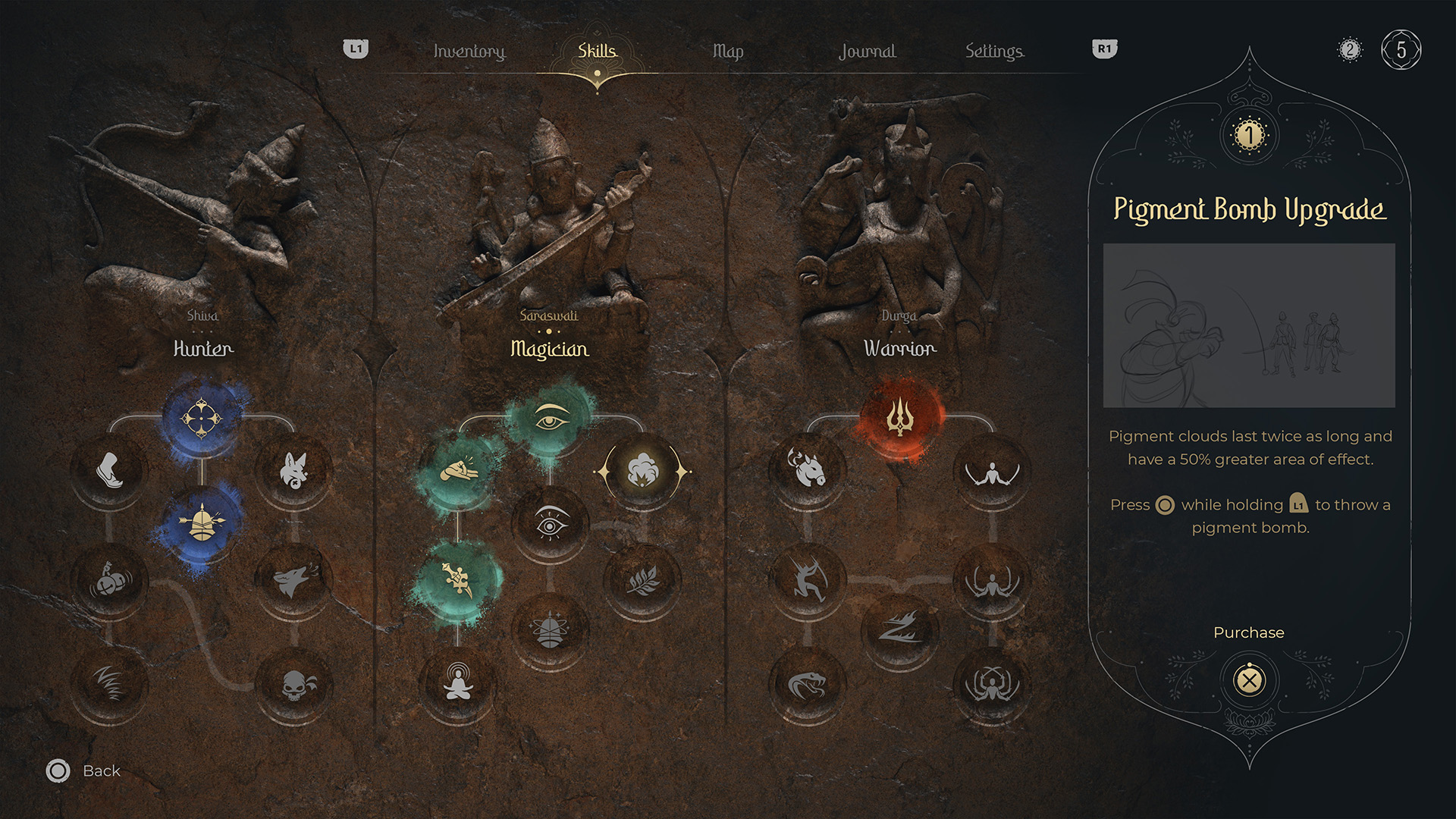Pick the leaf-shaped Magician skill node

(642, 580)
